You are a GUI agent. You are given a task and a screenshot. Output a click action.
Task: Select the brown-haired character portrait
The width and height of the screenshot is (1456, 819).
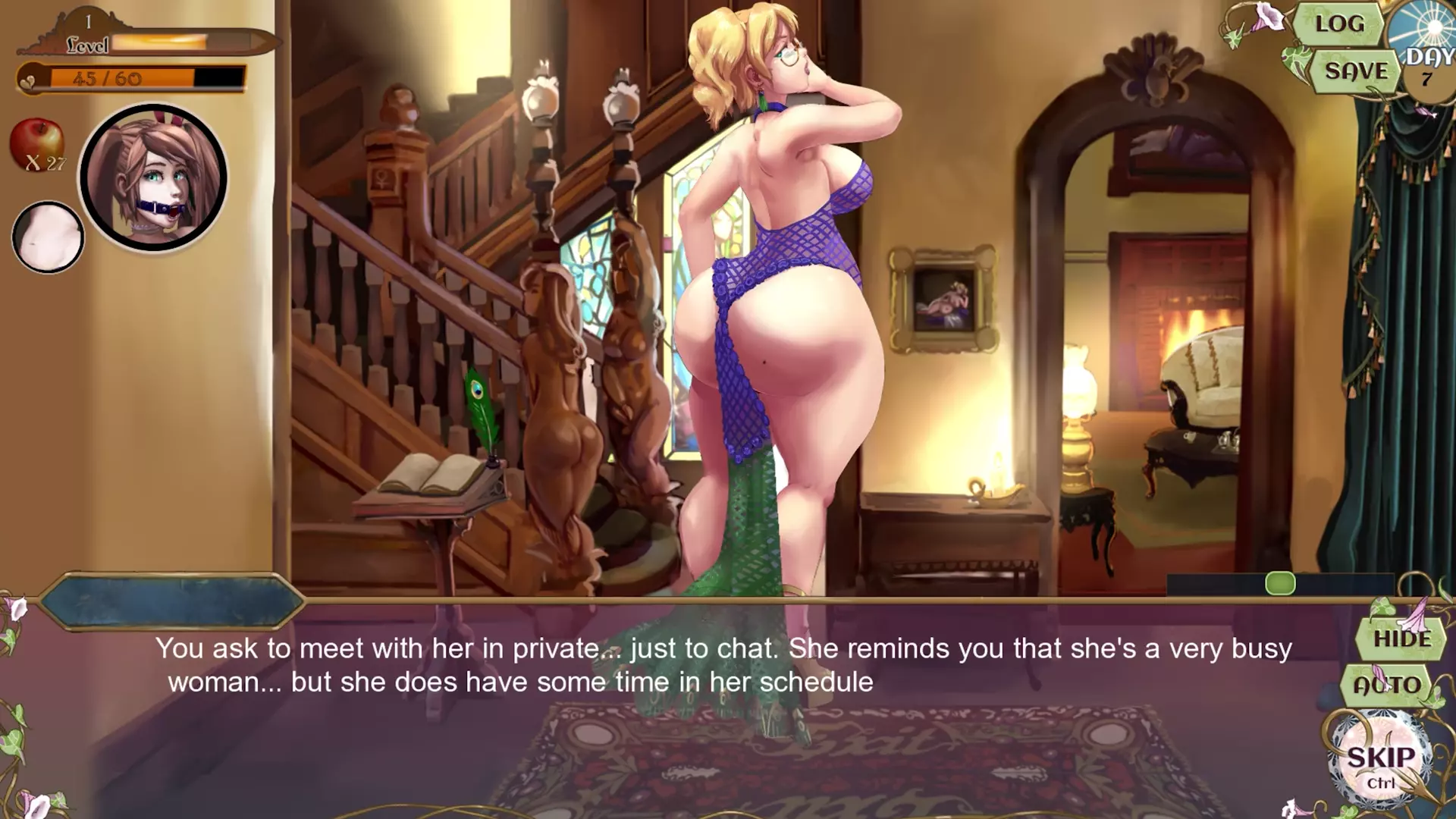point(153,177)
